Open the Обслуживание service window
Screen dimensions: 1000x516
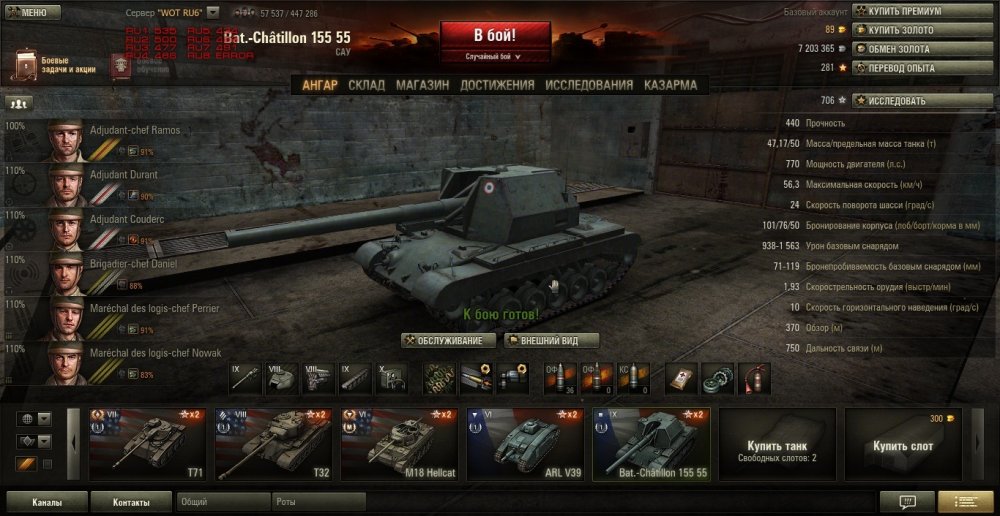[449, 341]
